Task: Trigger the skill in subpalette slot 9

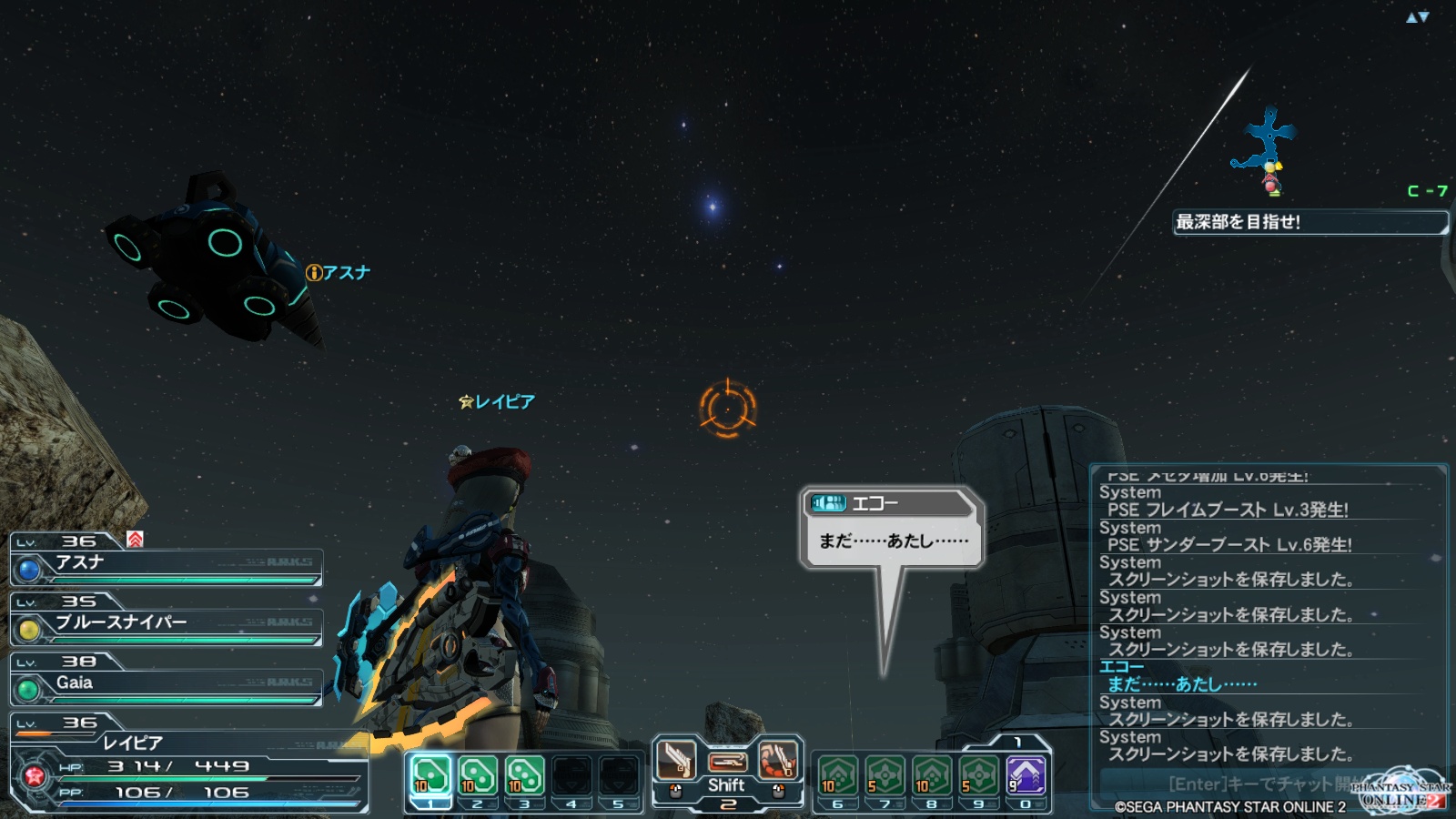Action: point(978,776)
